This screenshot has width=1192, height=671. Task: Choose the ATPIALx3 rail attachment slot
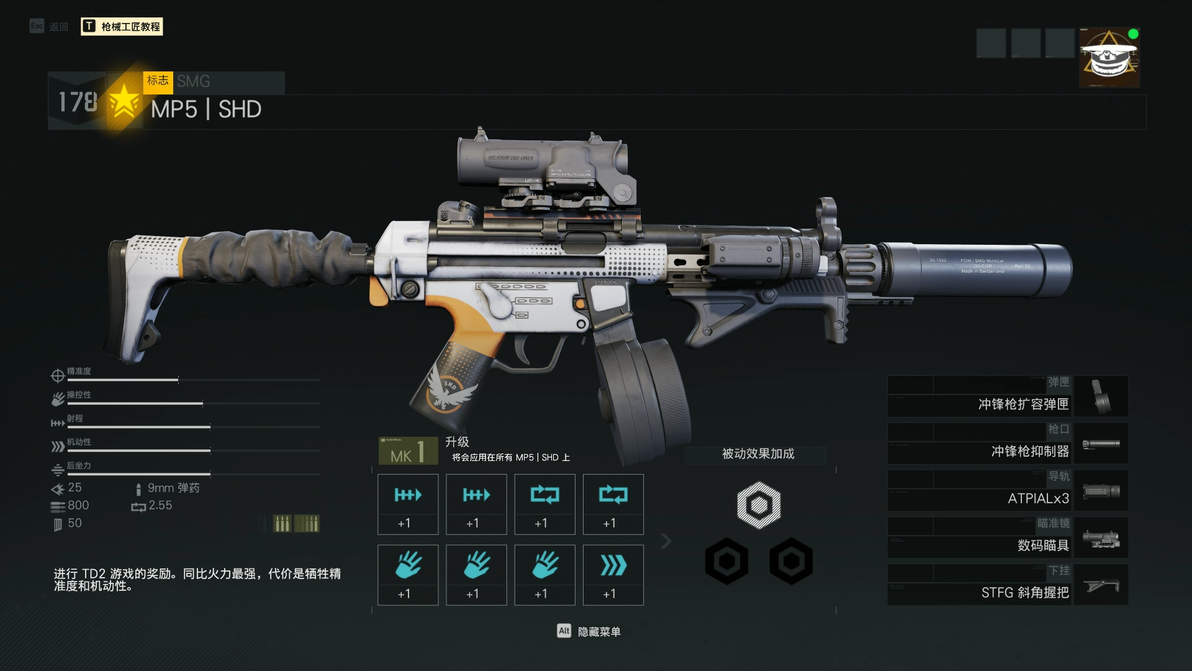point(1007,491)
